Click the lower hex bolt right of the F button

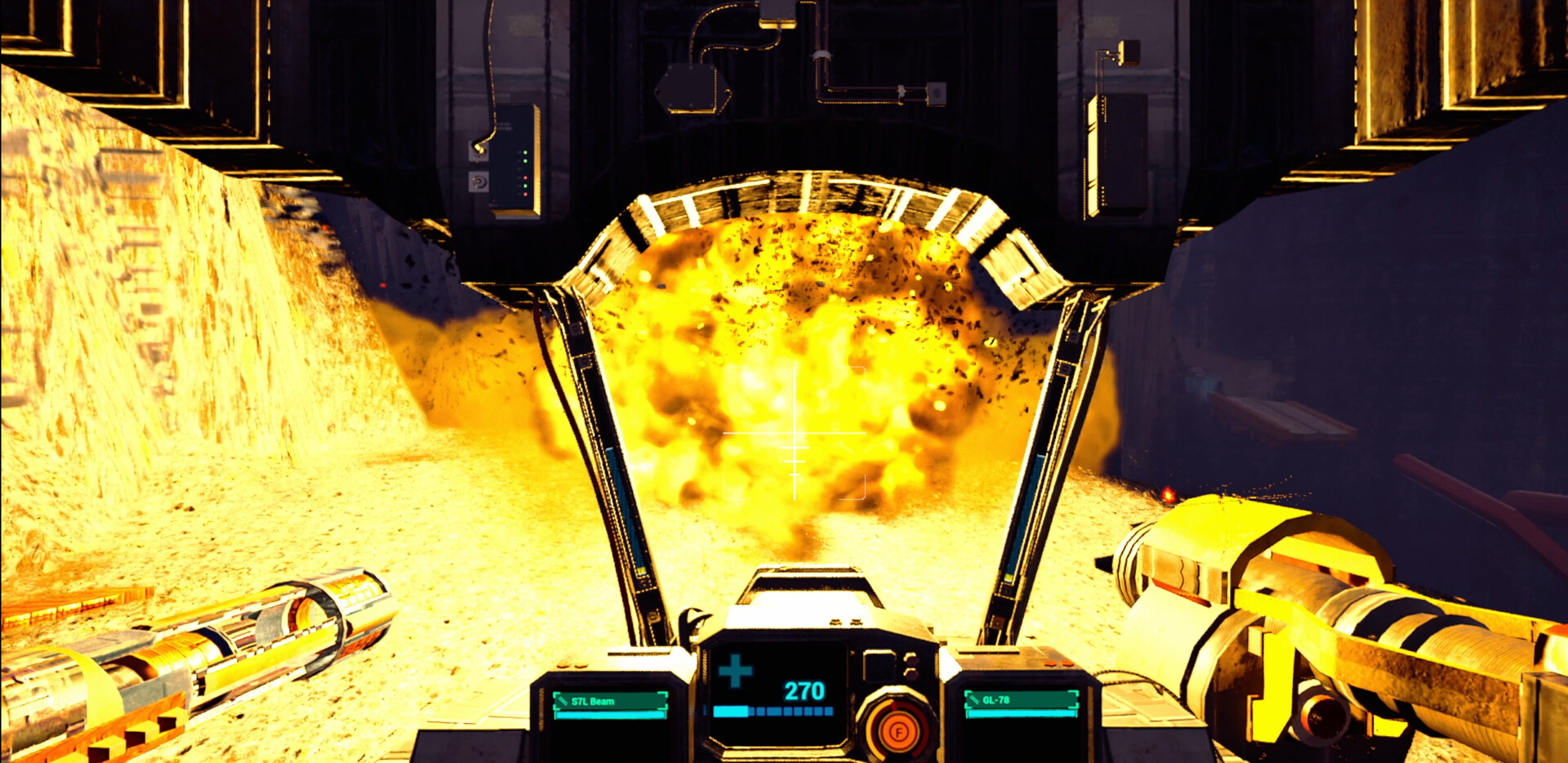pyautogui.click(x=912, y=674)
